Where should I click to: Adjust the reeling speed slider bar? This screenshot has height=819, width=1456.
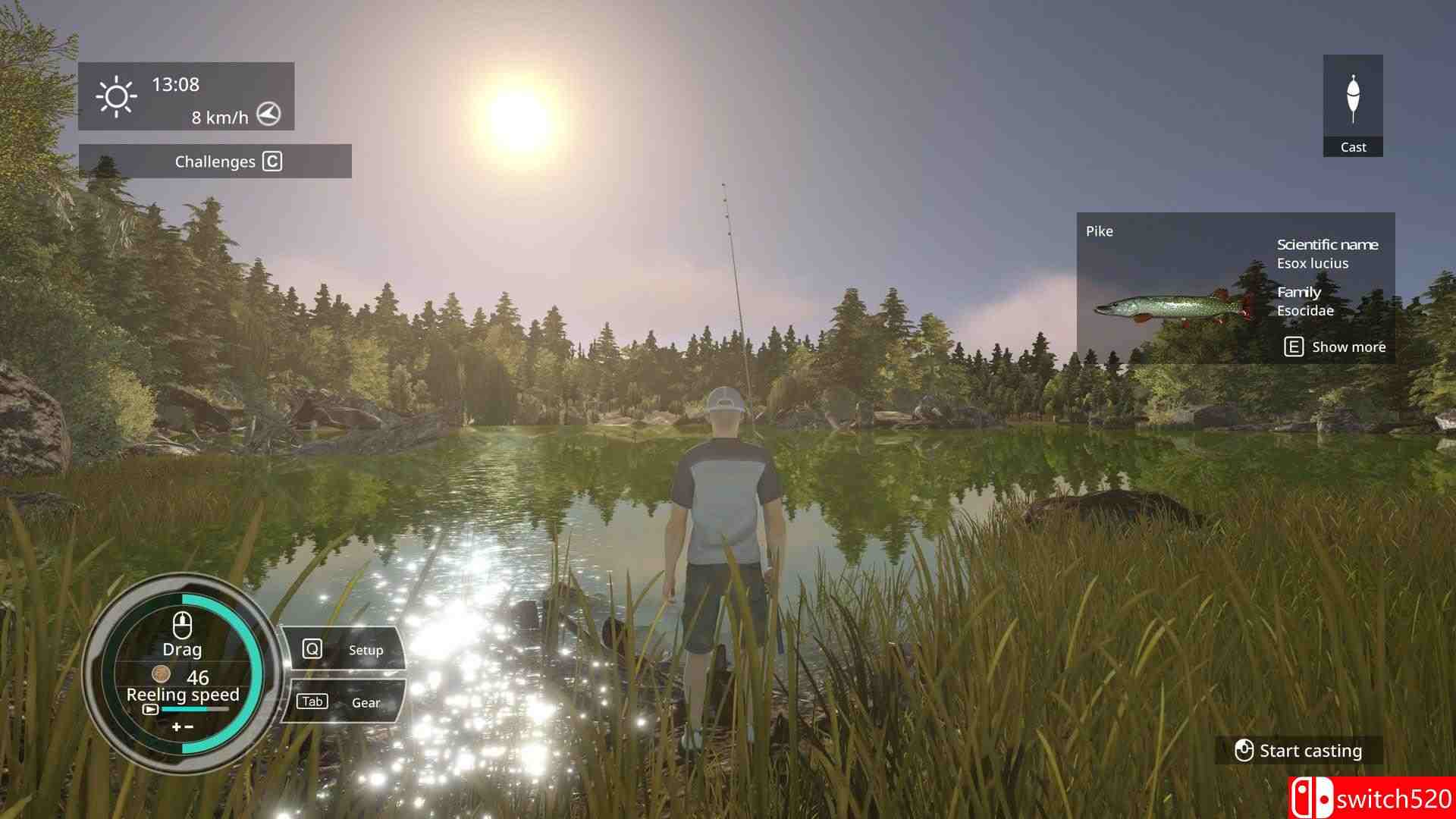[x=194, y=710]
